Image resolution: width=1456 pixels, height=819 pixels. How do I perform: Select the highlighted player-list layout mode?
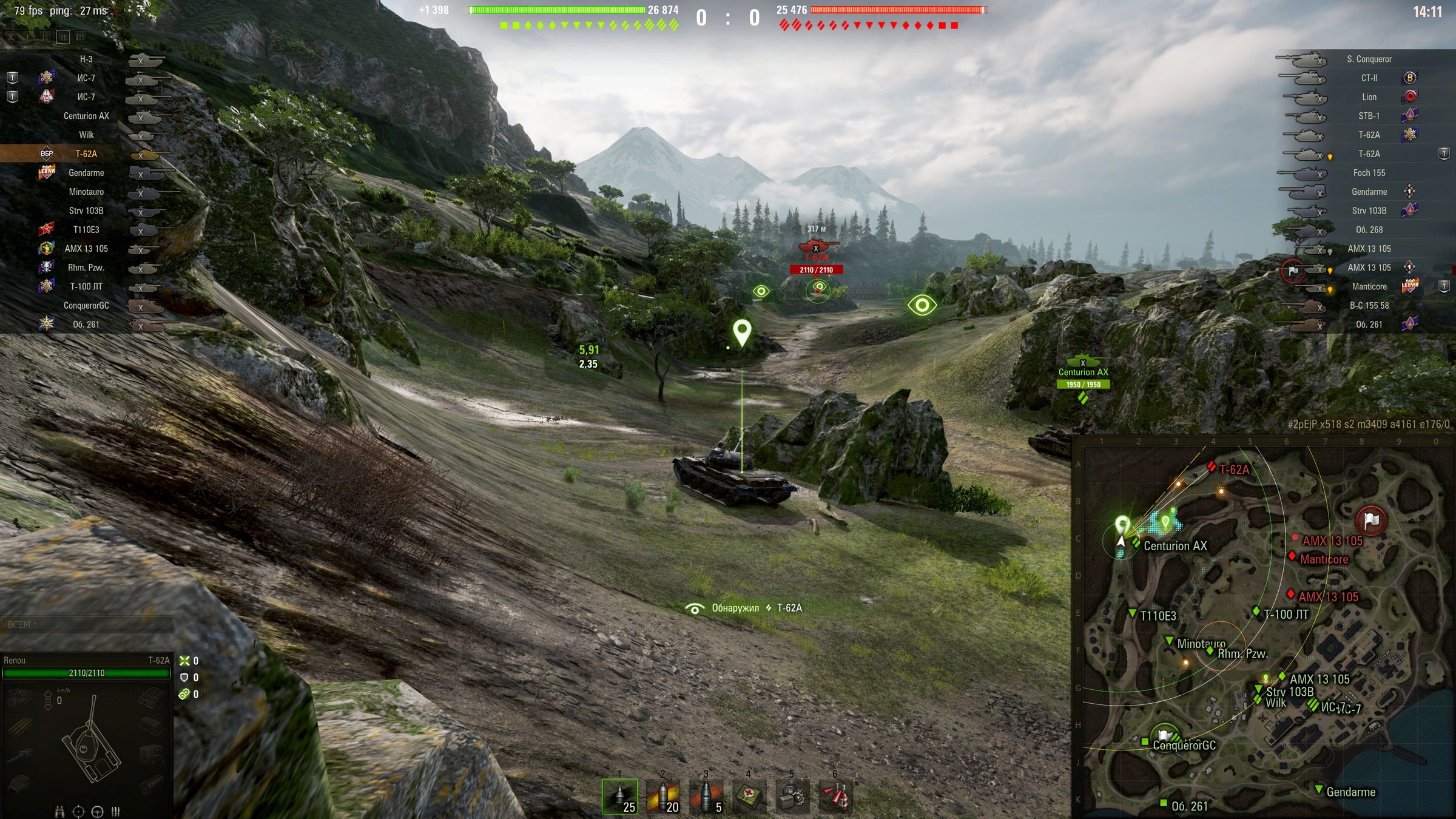click(x=62, y=37)
